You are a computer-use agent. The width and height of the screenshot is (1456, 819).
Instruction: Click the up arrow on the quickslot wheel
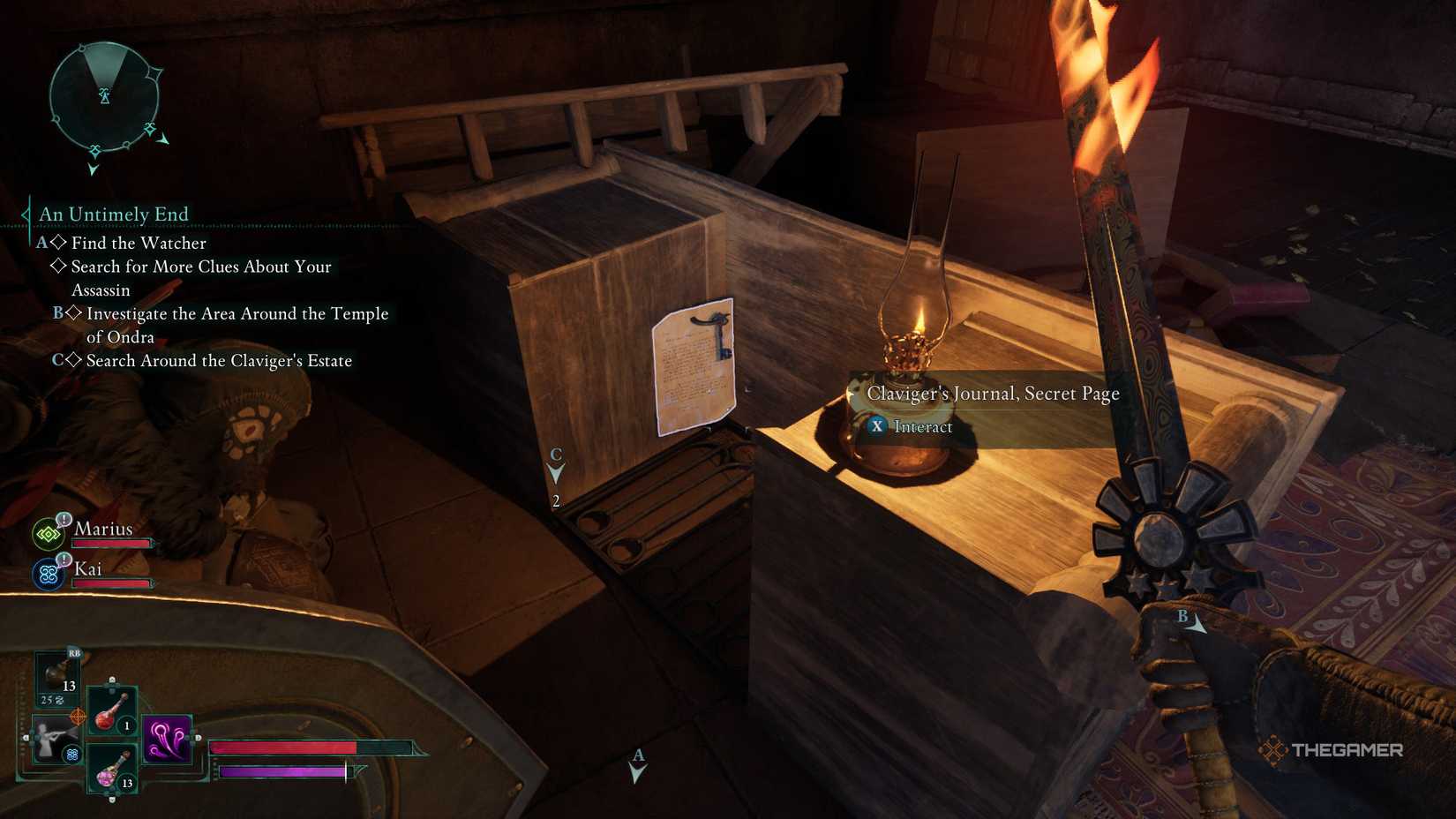[112, 680]
